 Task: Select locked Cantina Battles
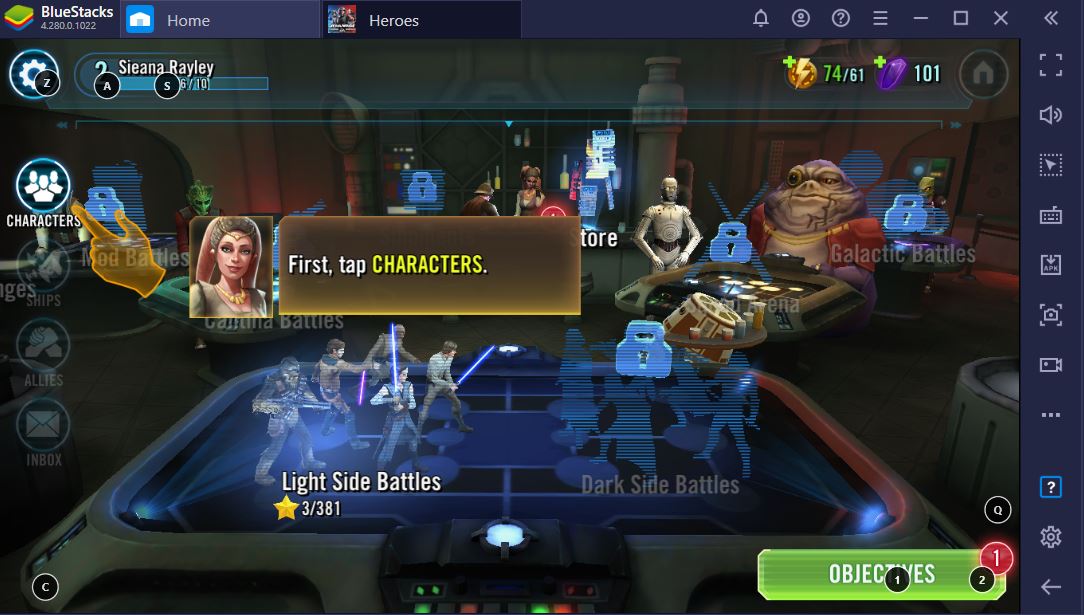[274, 320]
